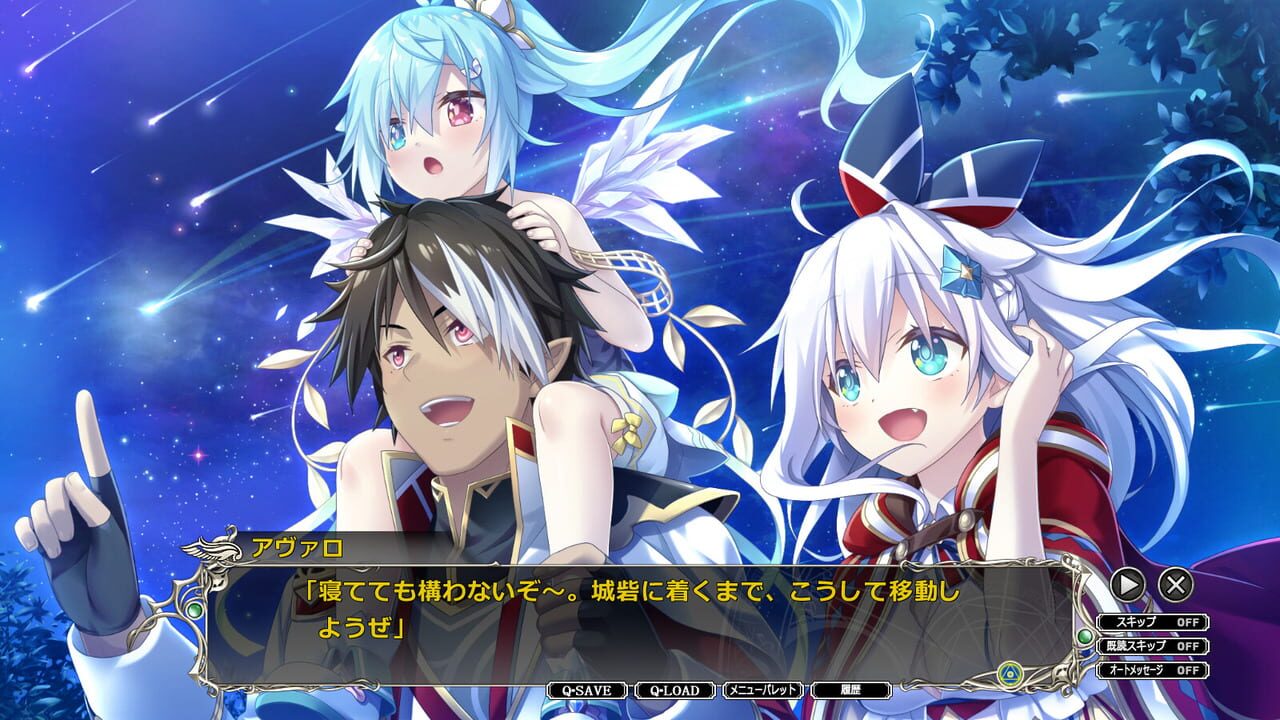Click the ✕ icon to hide the message window
Screen dimensions: 1280x720
pos(1176,585)
